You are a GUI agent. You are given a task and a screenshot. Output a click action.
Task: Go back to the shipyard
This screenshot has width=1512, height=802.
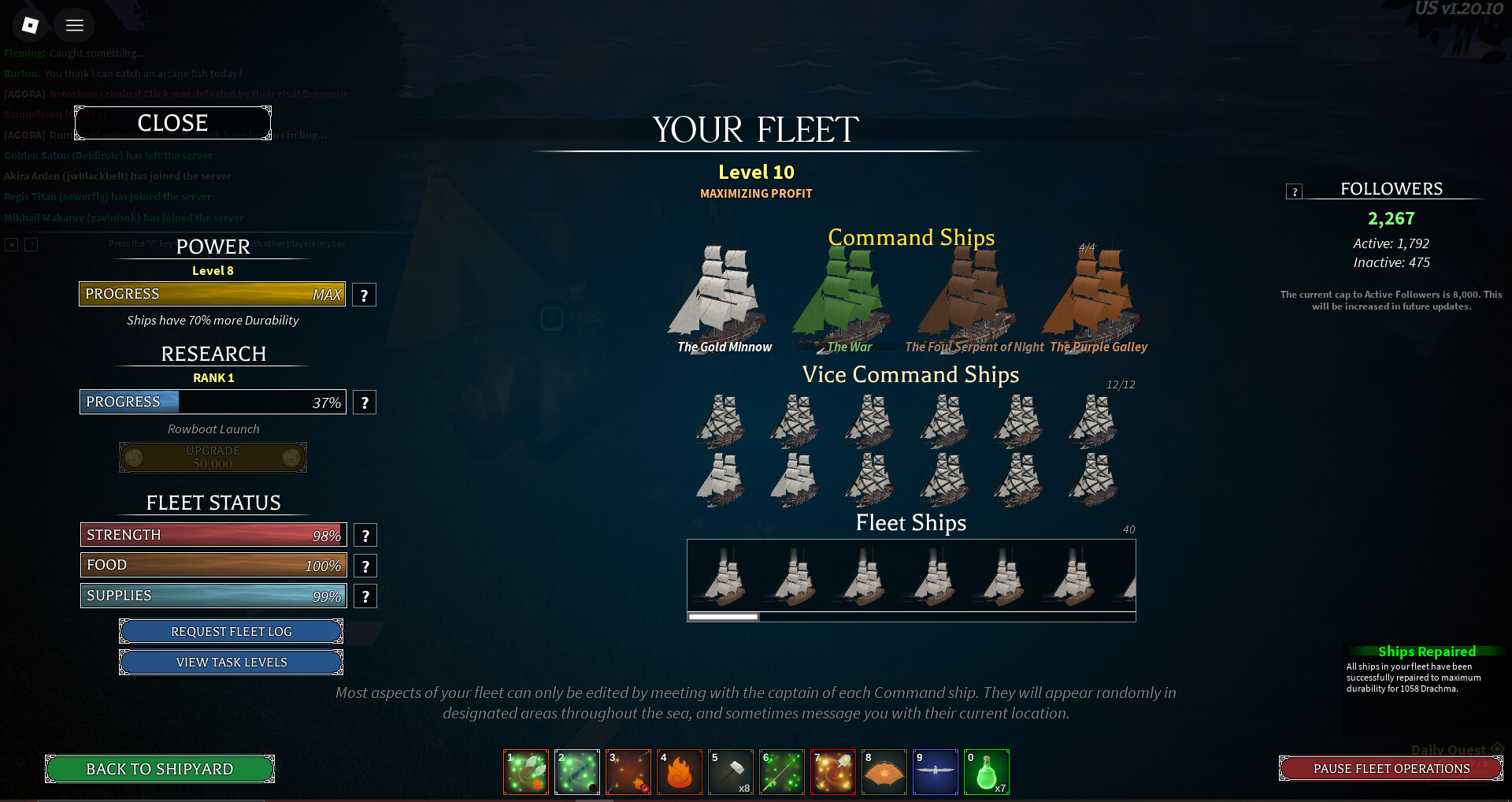pyautogui.click(x=160, y=769)
